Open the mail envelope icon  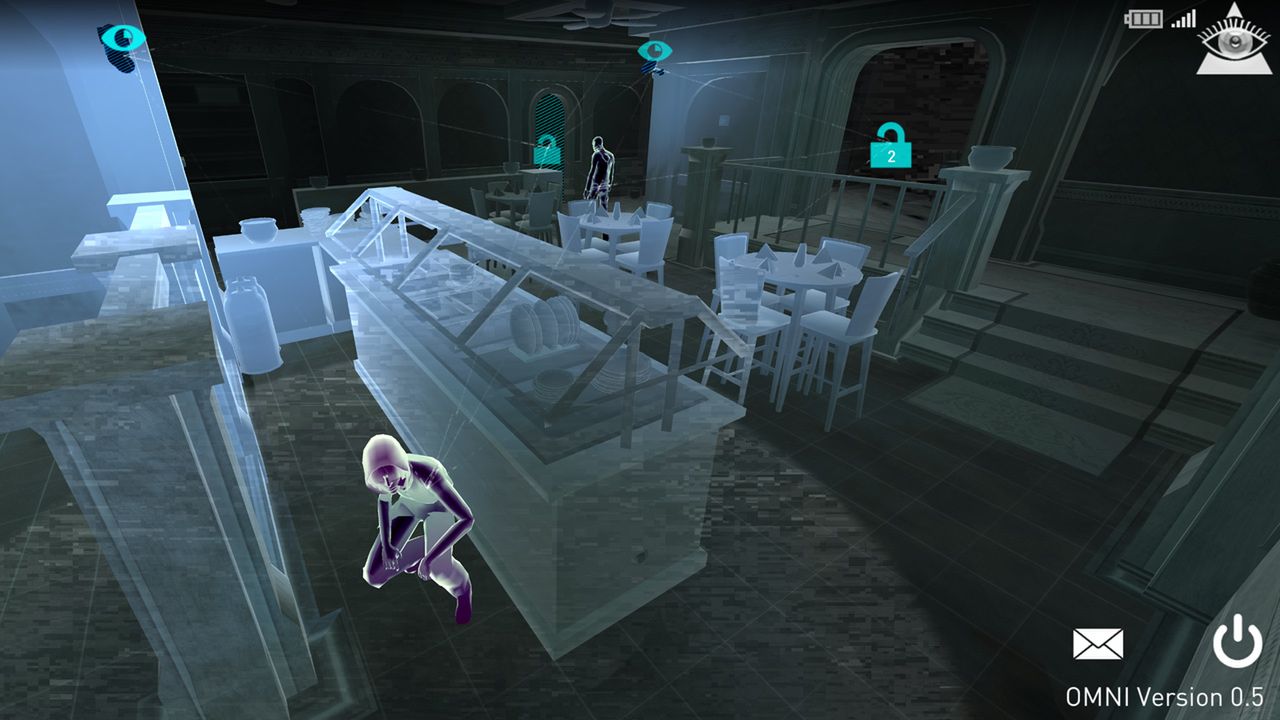tap(1100, 645)
